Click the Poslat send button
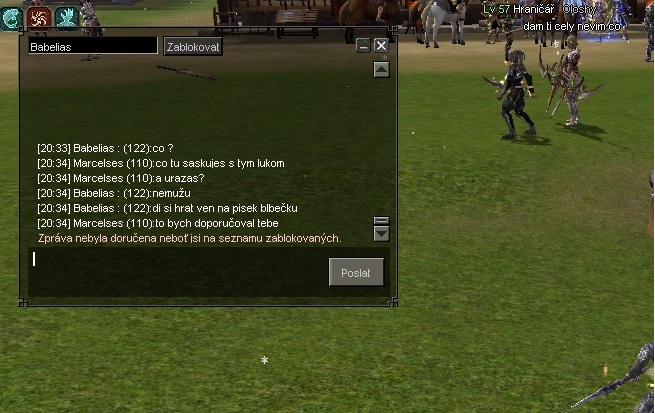This screenshot has height=413, width=655. [356, 272]
